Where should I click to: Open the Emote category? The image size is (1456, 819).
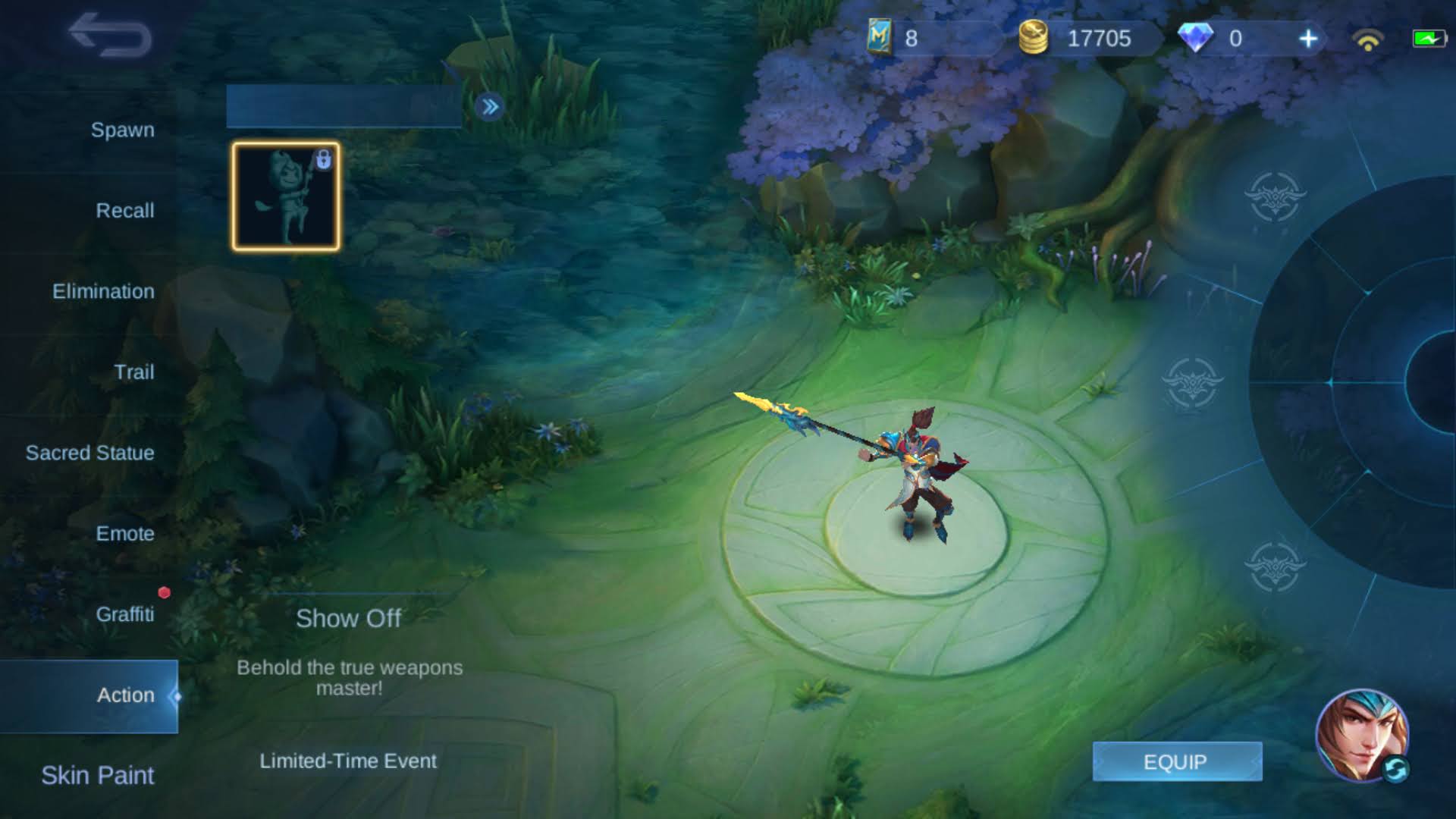[x=125, y=534]
